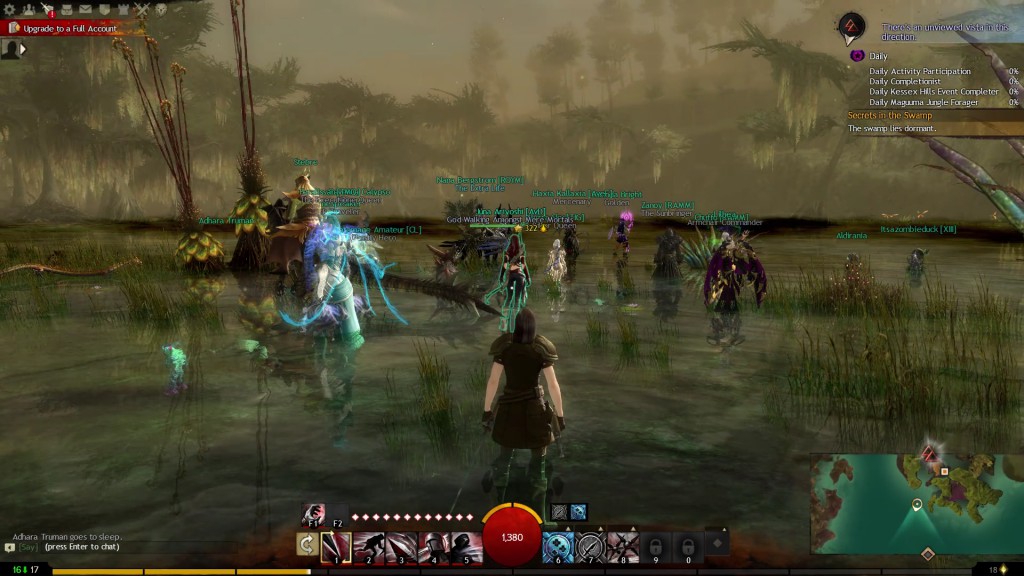Open the inventory bag icon
This screenshot has height=576, width=1024.
[x=66, y=9]
